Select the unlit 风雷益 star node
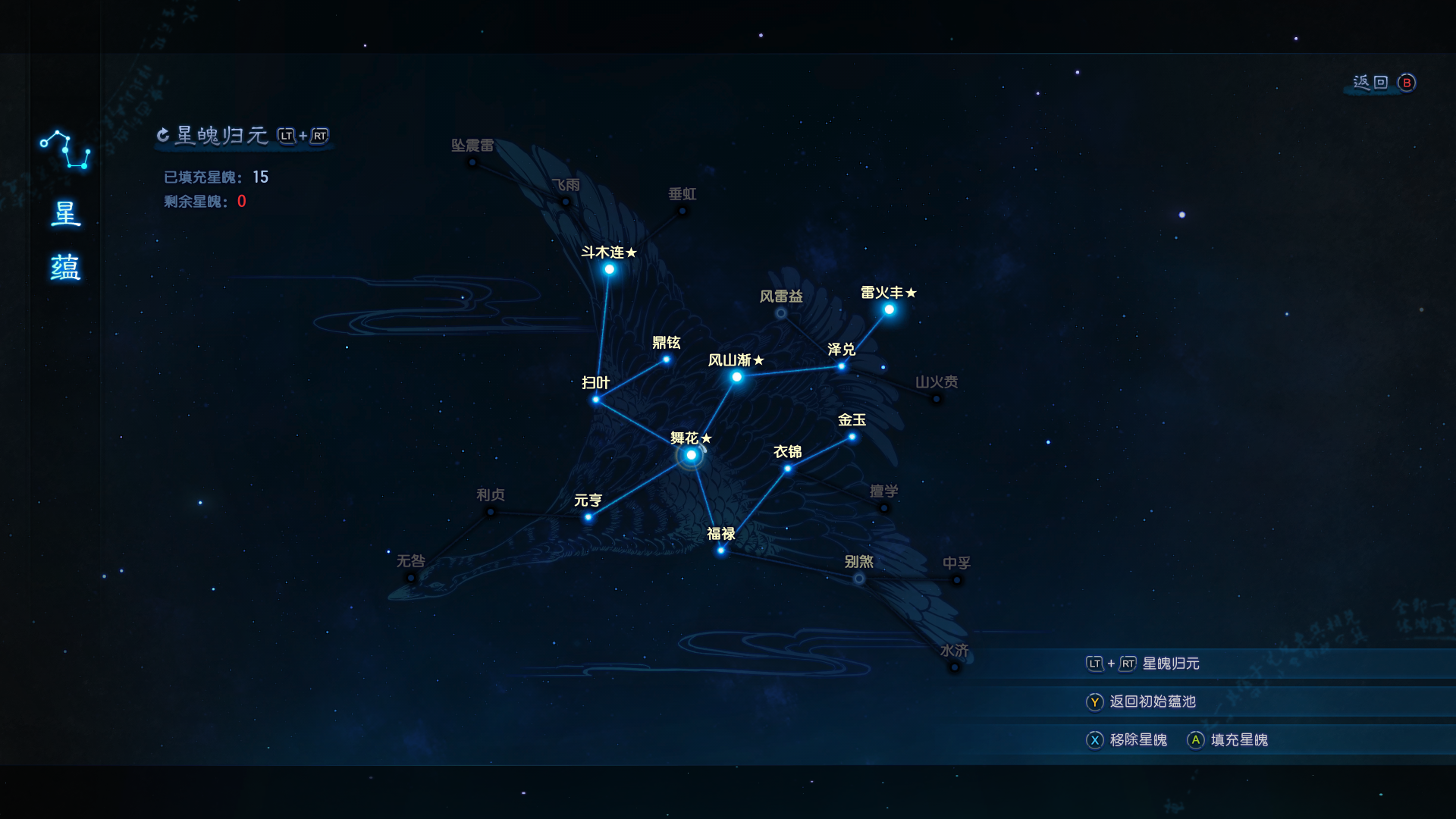Image resolution: width=1456 pixels, height=819 pixels. click(x=781, y=313)
